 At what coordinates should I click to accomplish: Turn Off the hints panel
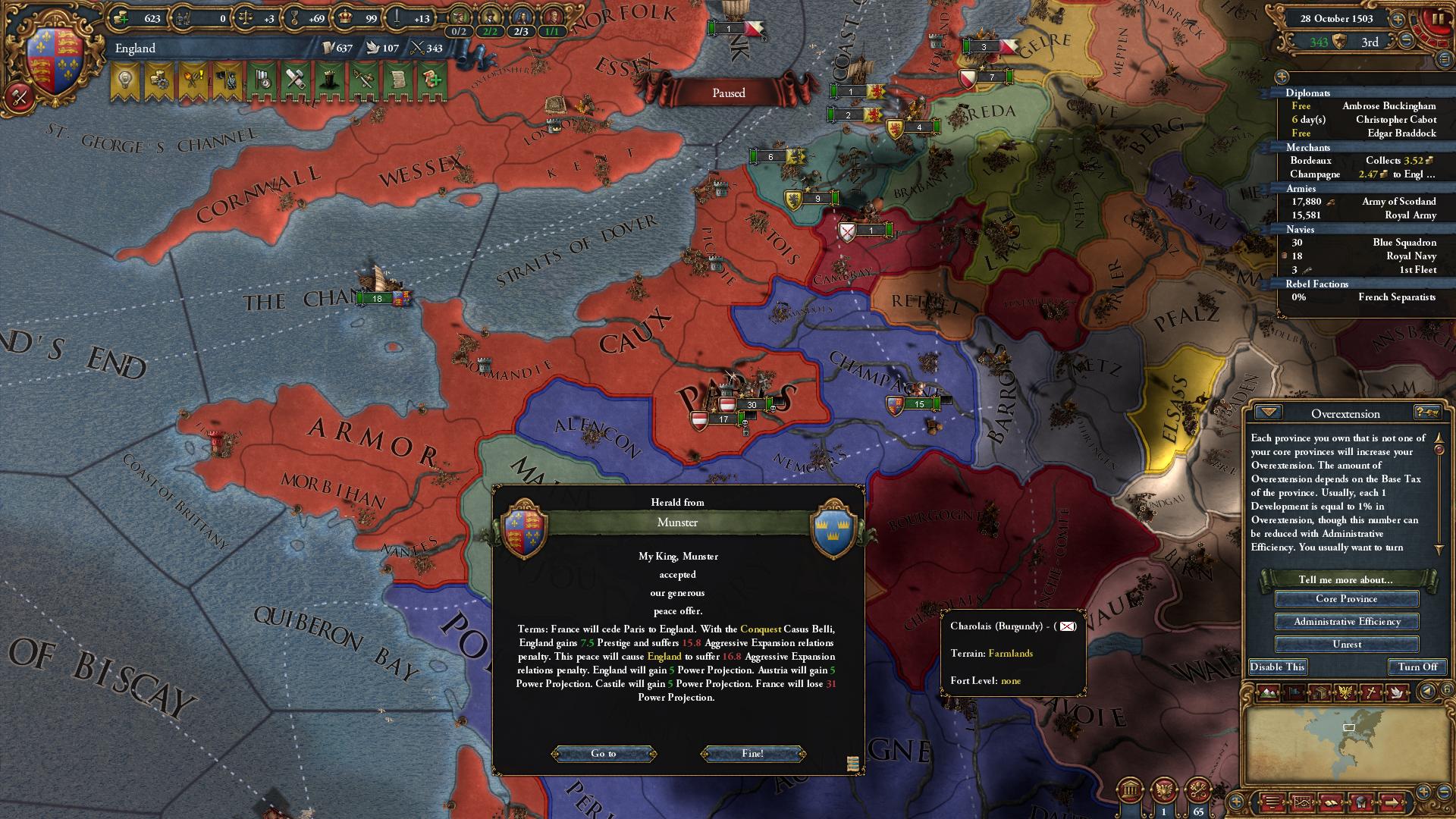tap(1417, 667)
